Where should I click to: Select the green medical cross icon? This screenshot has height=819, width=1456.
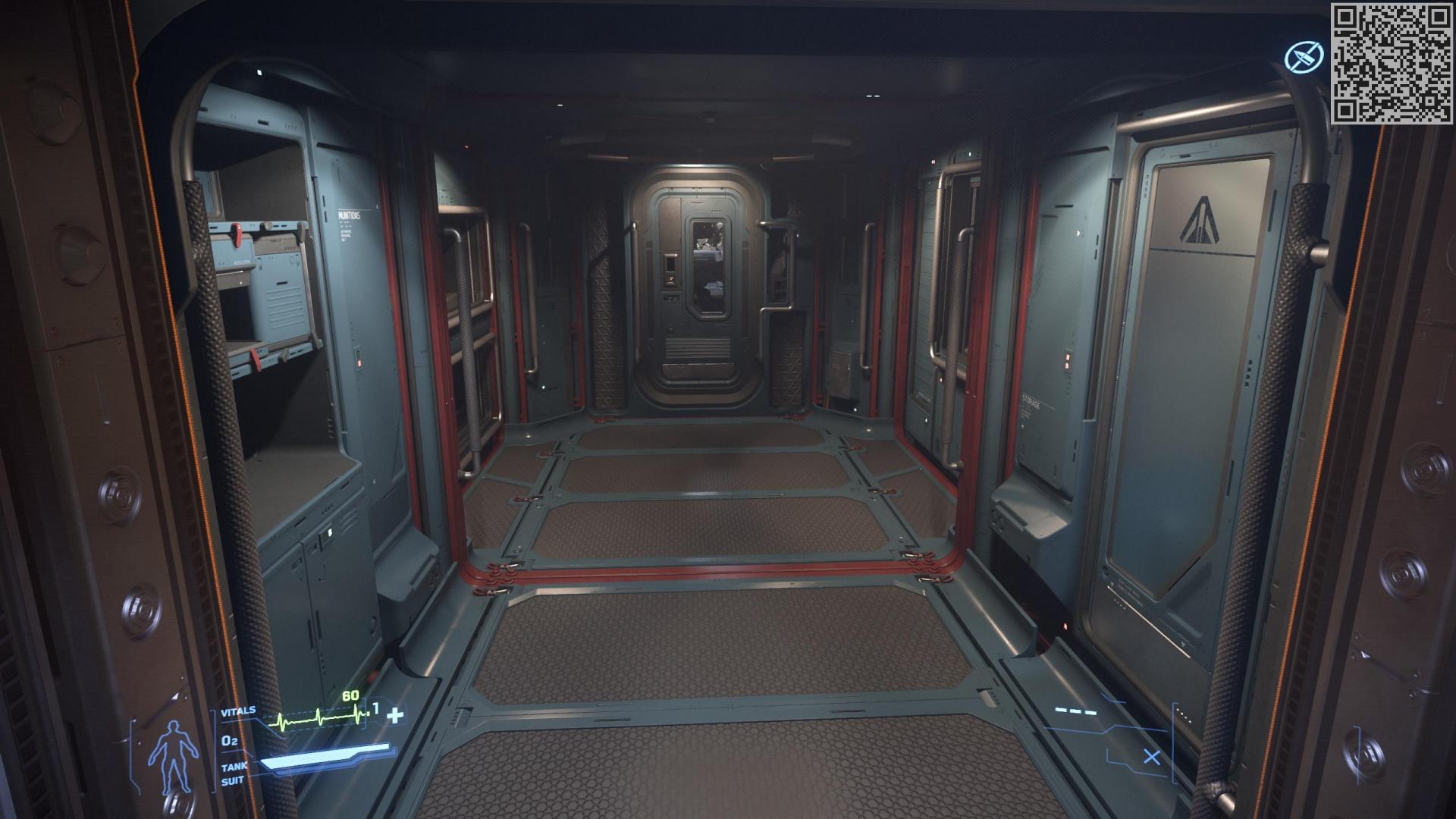(394, 714)
